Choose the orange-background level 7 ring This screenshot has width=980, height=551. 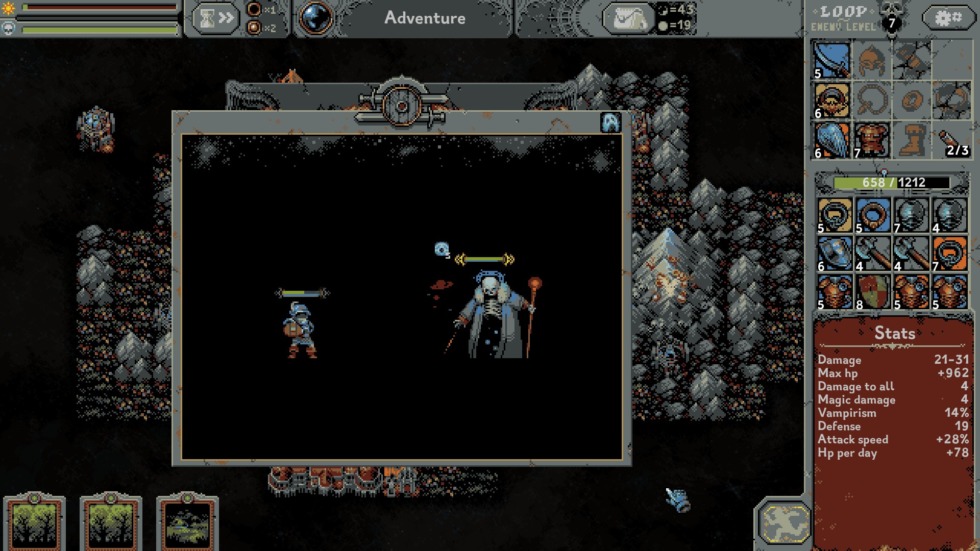tap(950, 254)
